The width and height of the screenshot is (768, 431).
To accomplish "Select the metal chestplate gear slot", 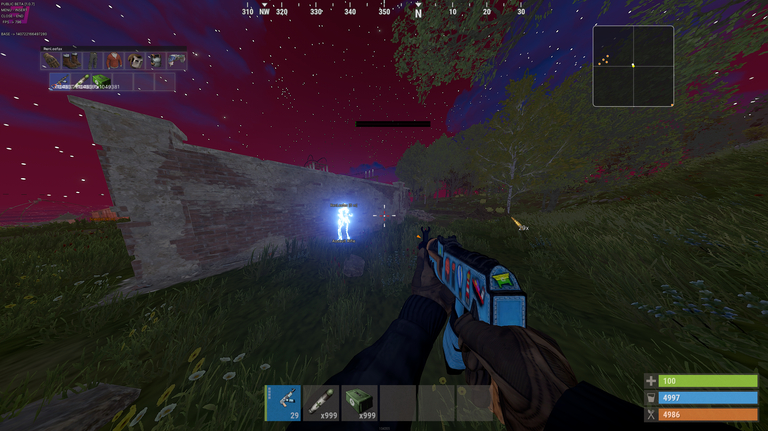I will 156,61.
